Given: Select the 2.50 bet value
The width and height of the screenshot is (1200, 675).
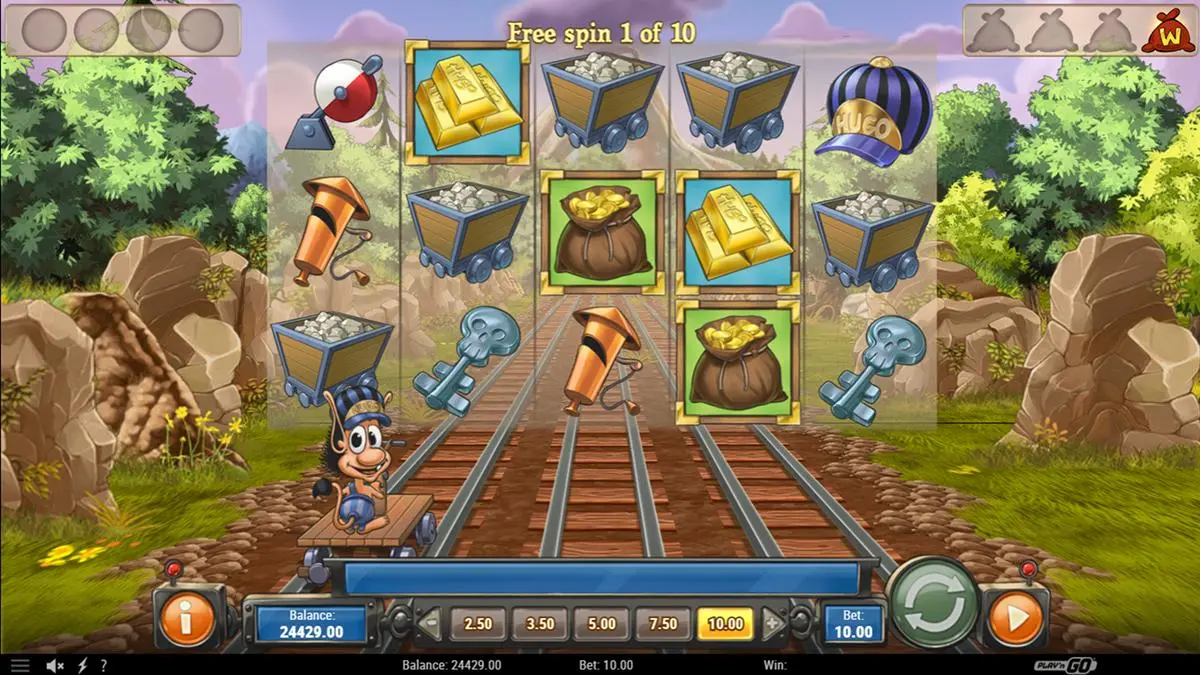Looking at the screenshot, I should click(x=478, y=624).
